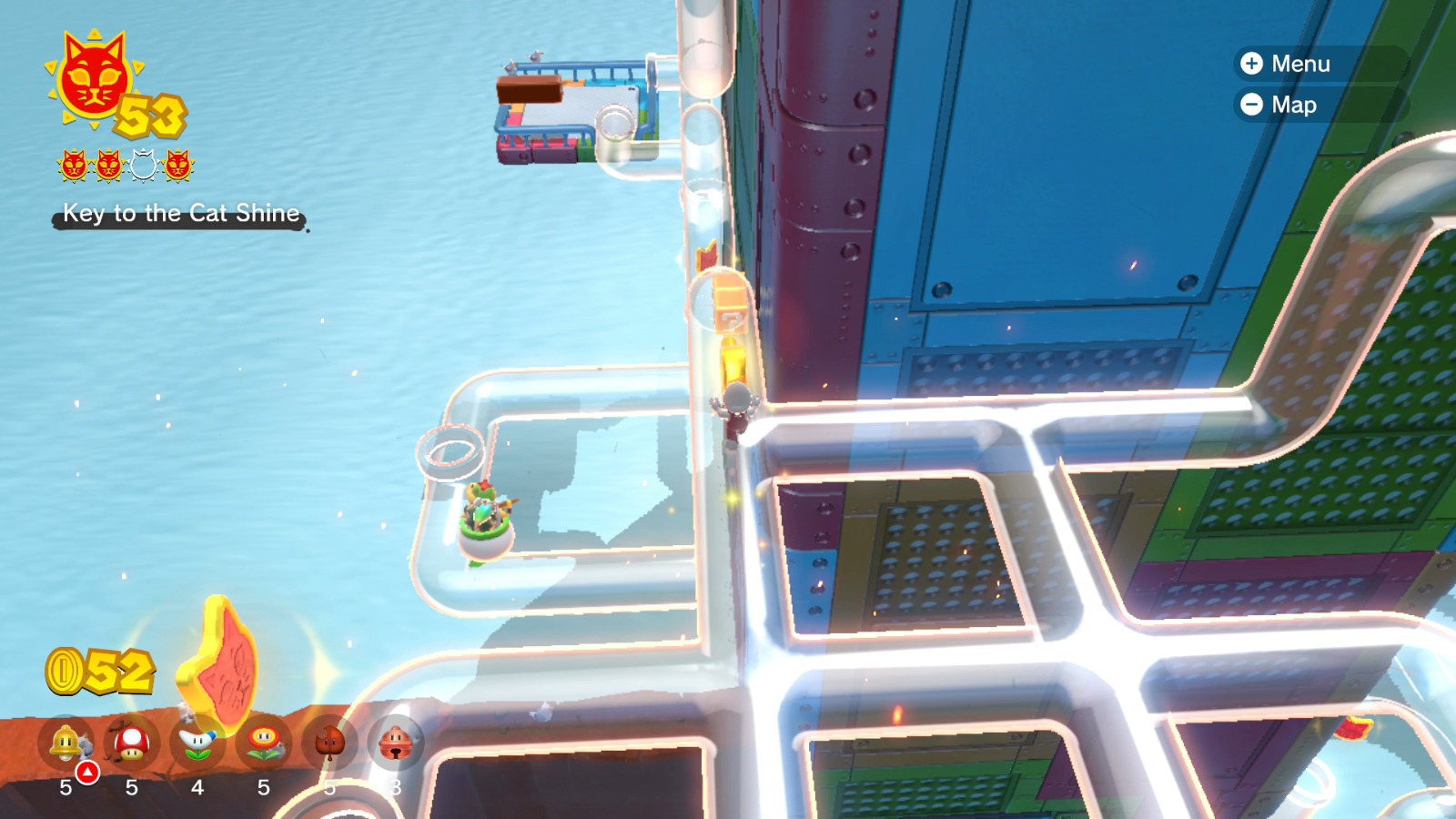
Task: Open the Map view
Action: coord(1296,105)
